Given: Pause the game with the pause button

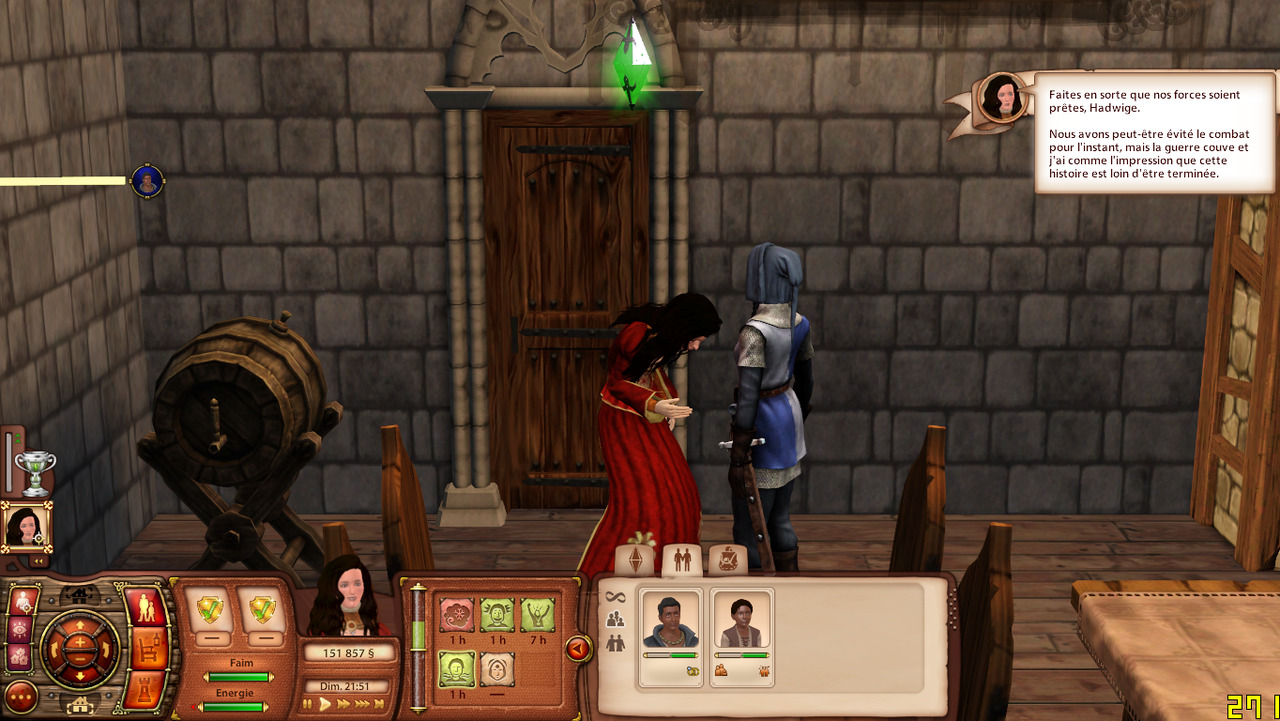Looking at the screenshot, I should [x=308, y=704].
